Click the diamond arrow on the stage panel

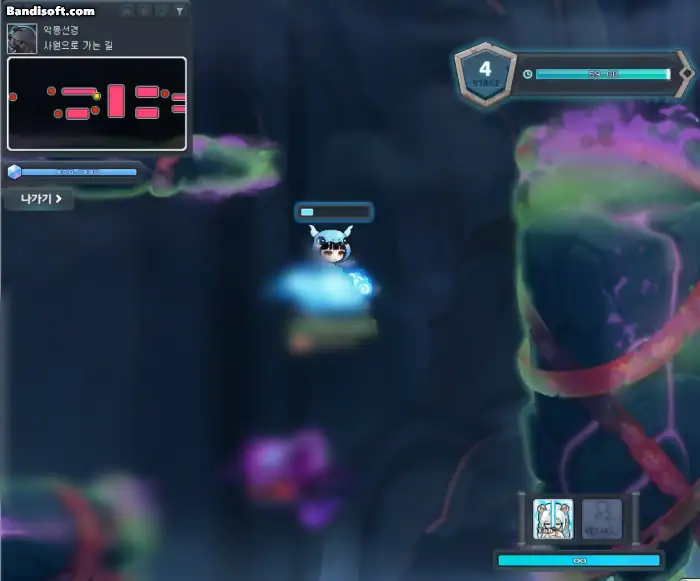(686, 74)
